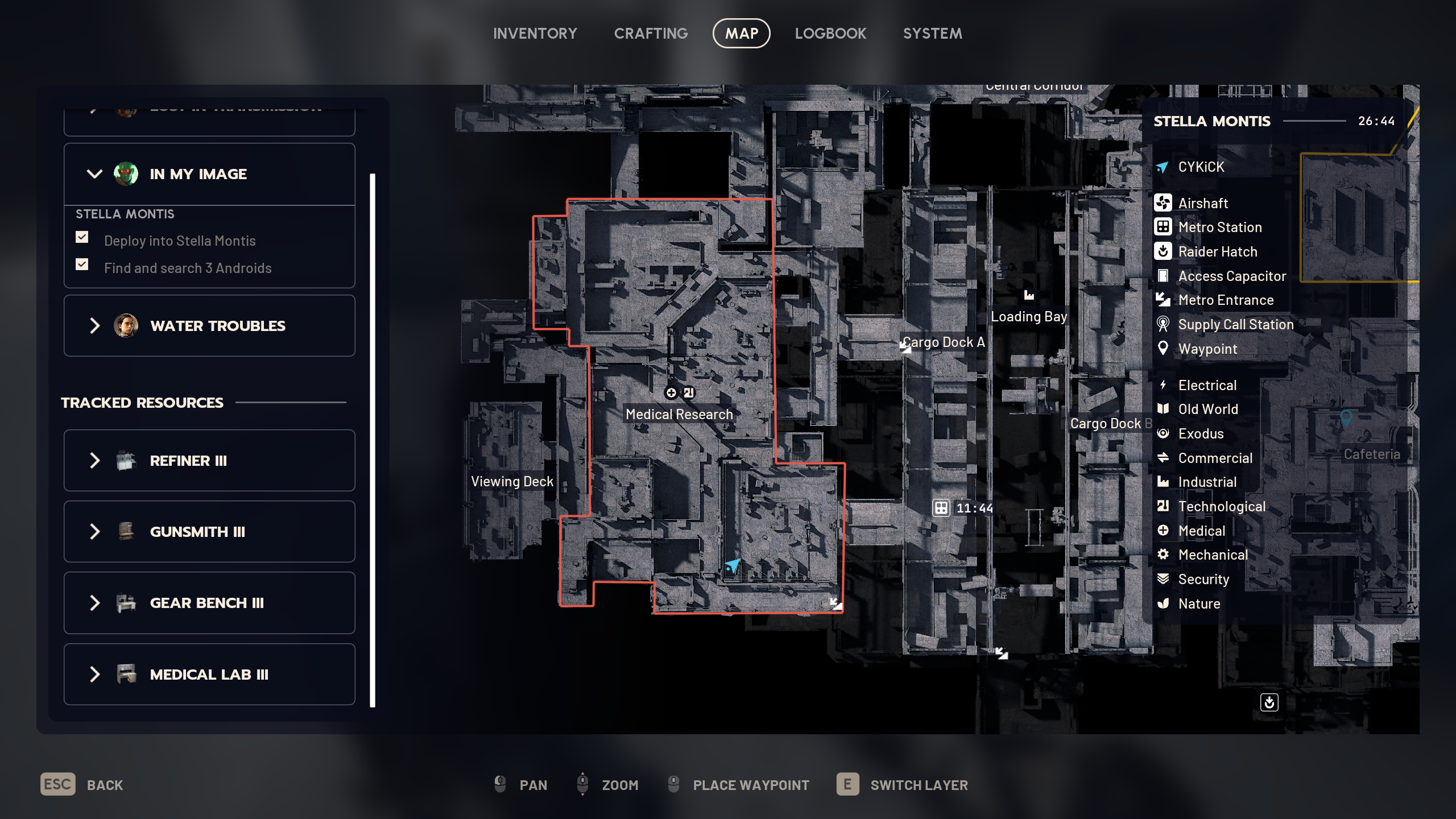The height and width of the screenshot is (819, 1456).
Task: Select the Metro Station icon at 11:44
Action: coord(940,508)
